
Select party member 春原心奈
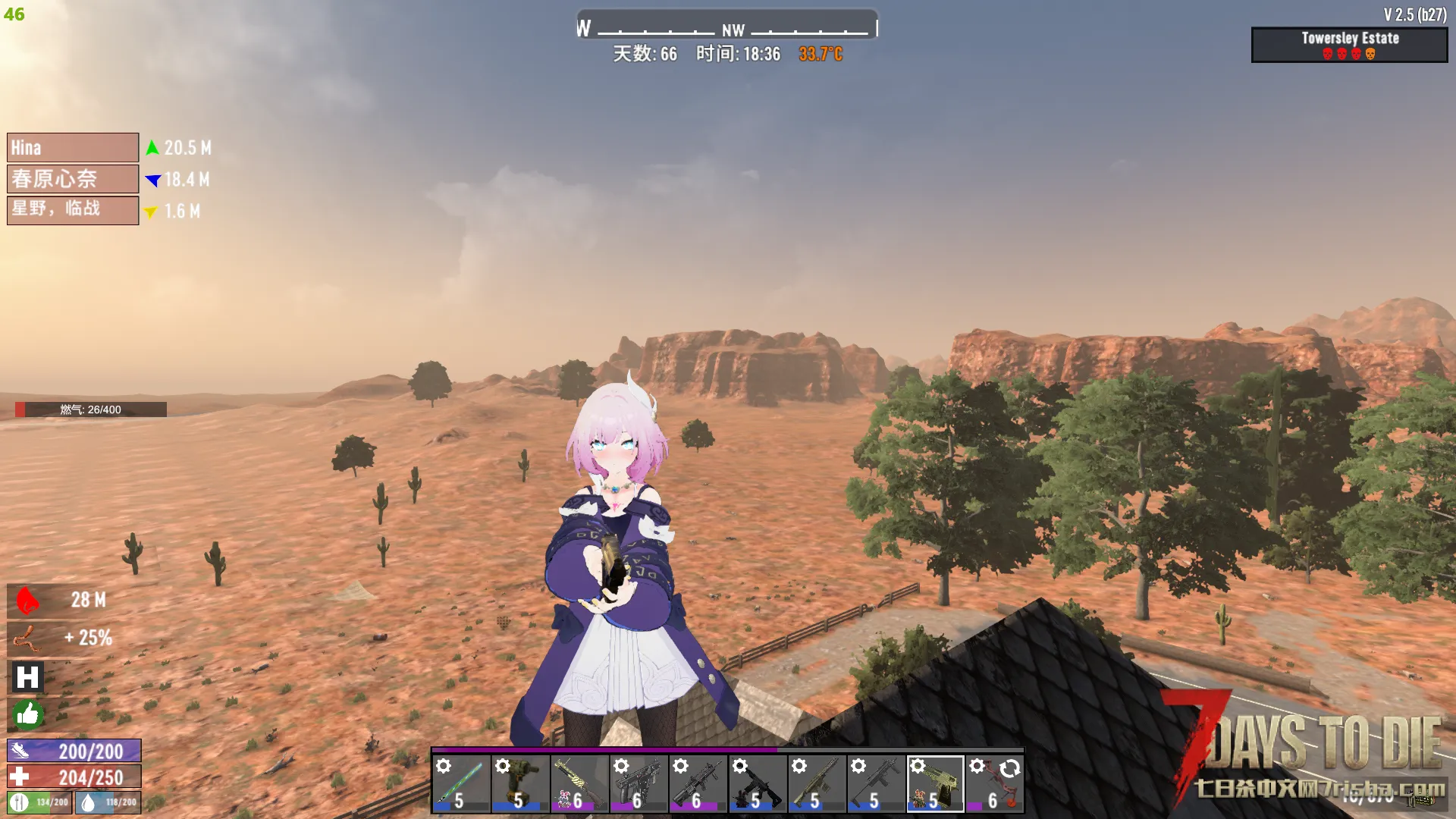click(73, 179)
